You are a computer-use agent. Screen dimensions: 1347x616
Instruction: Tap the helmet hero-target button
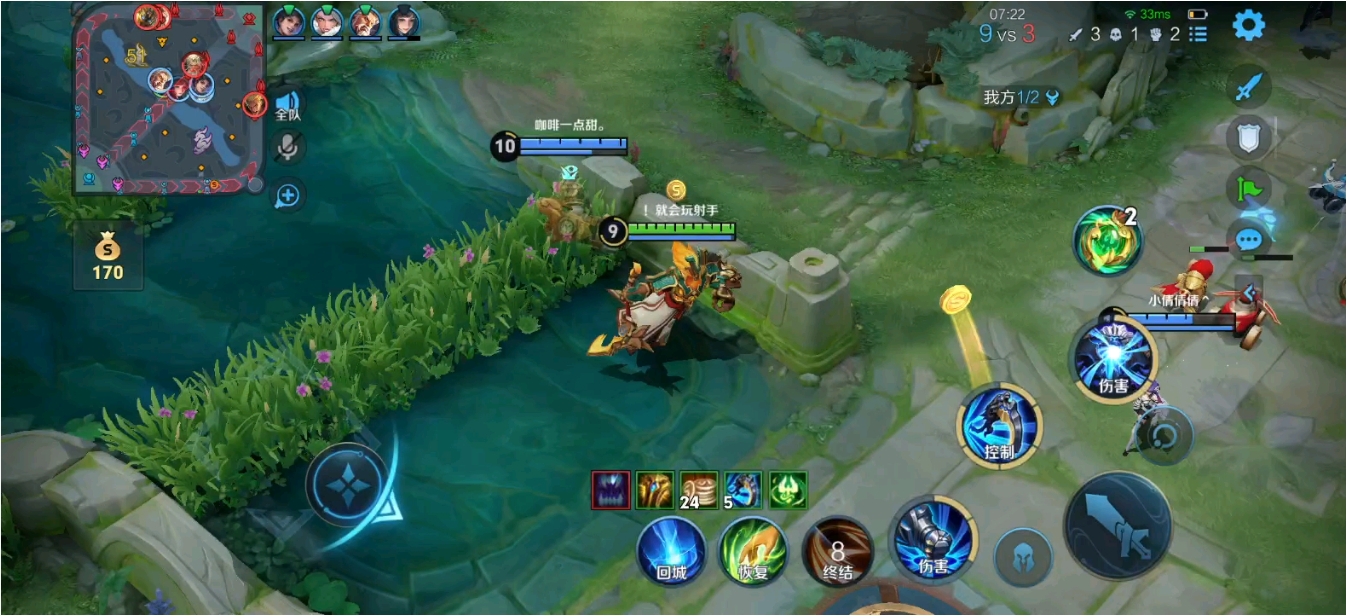coord(1023,557)
